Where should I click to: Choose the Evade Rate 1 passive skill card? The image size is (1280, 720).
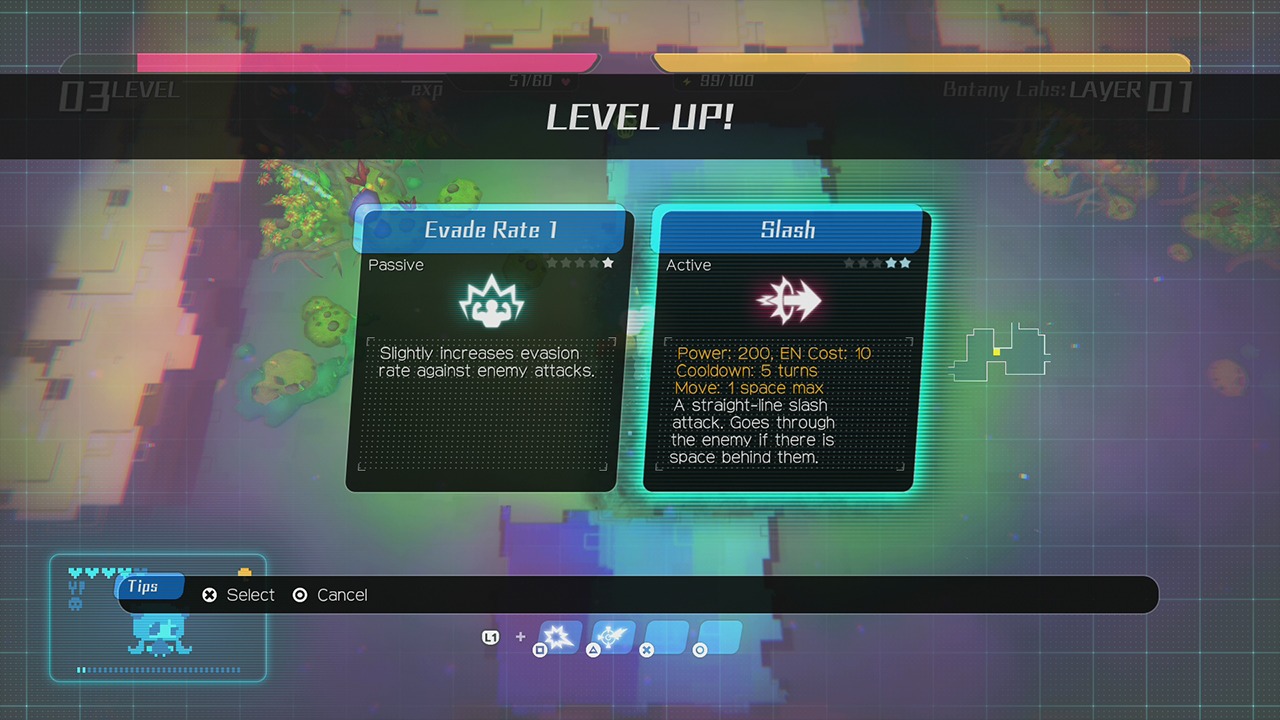click(484, 350)
